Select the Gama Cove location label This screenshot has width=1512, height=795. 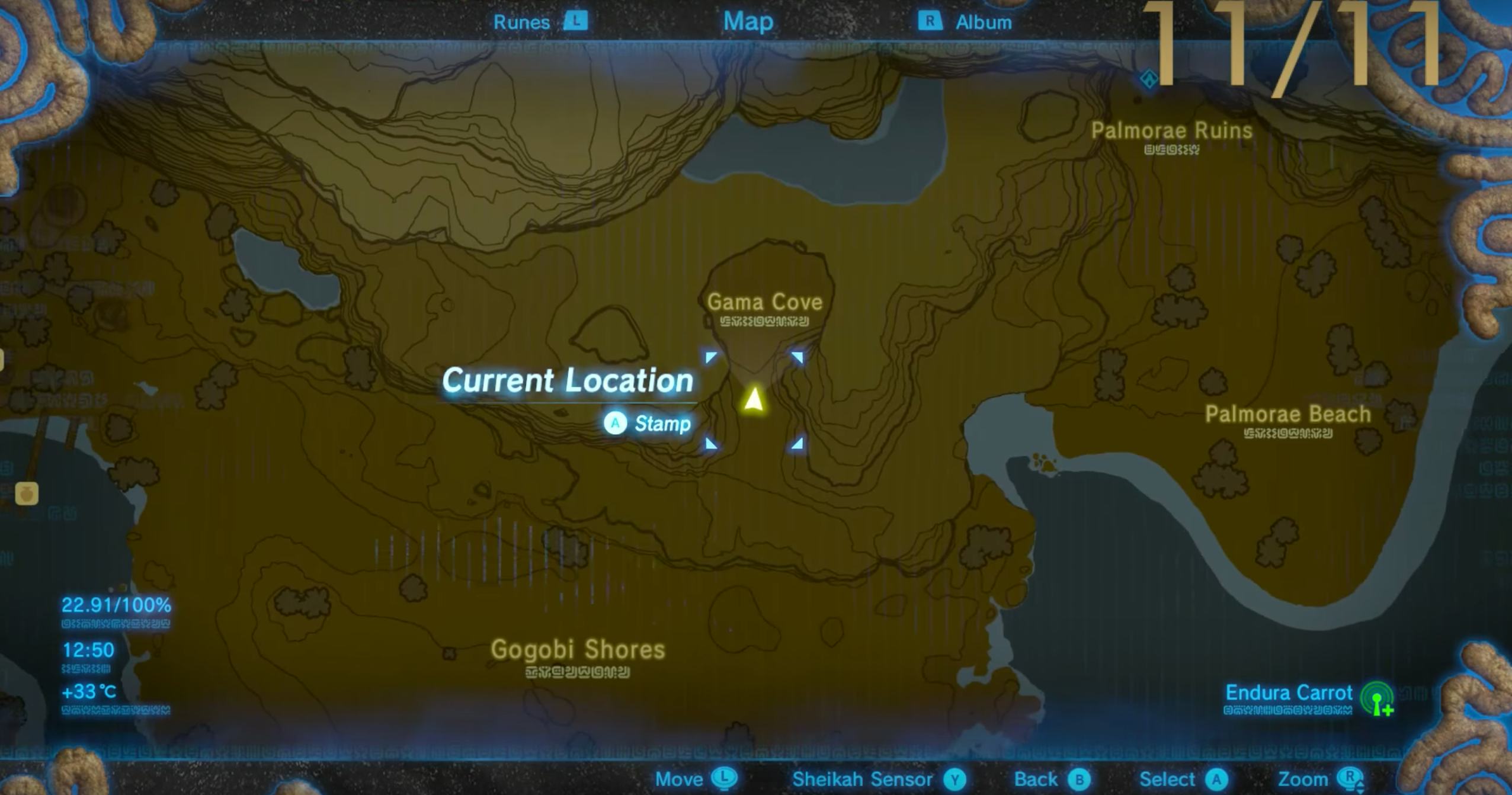pyautogui.click(x=766, y=302)
